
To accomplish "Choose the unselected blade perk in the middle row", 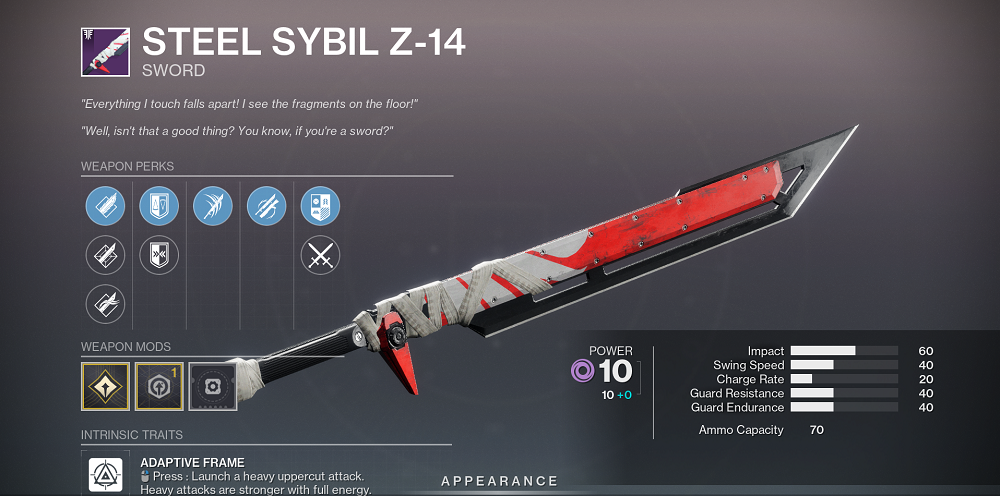I will 105,256.
